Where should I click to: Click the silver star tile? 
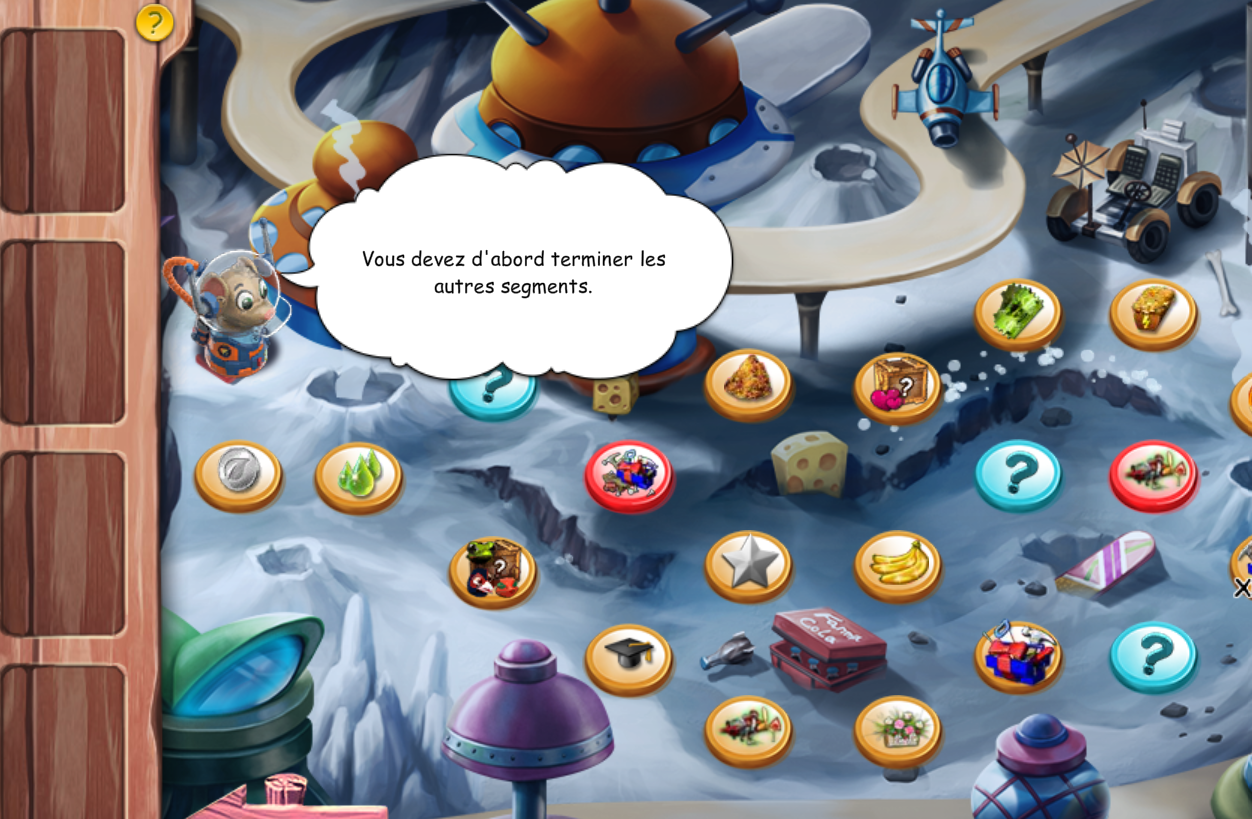coord(748,565)
